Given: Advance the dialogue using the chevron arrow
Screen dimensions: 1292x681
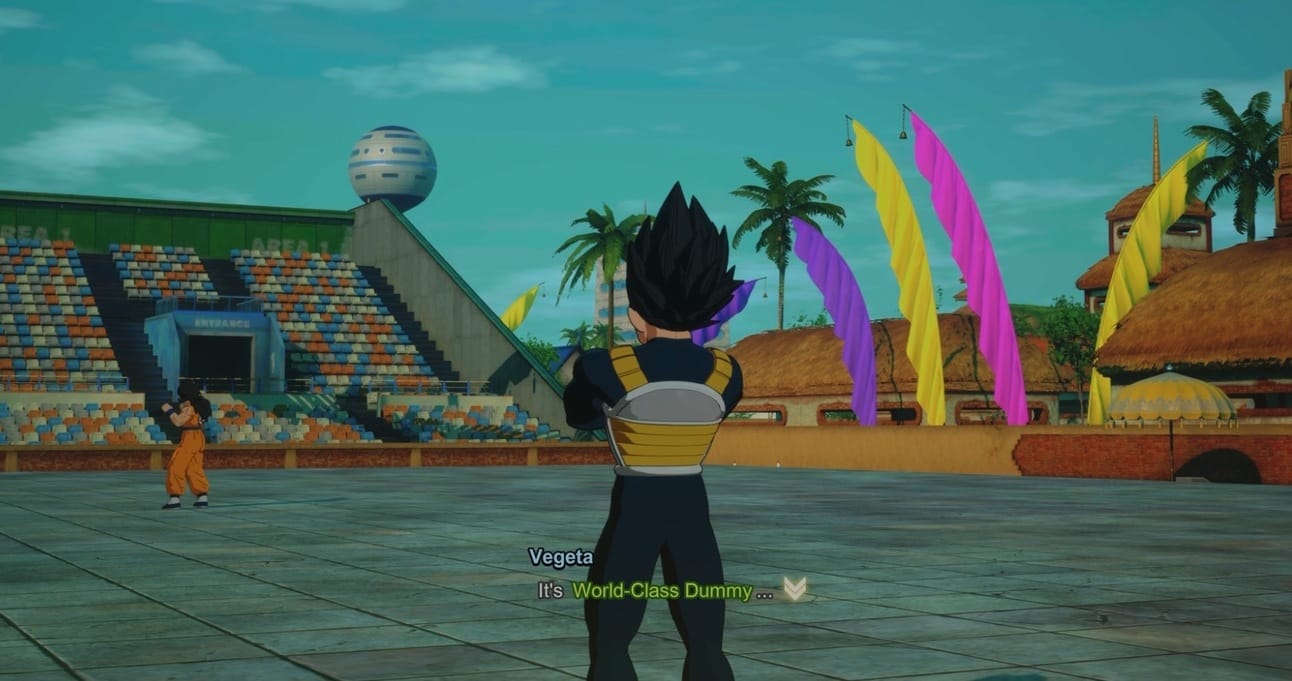Looking at the screenshot, I should click(x=794, y=589).
